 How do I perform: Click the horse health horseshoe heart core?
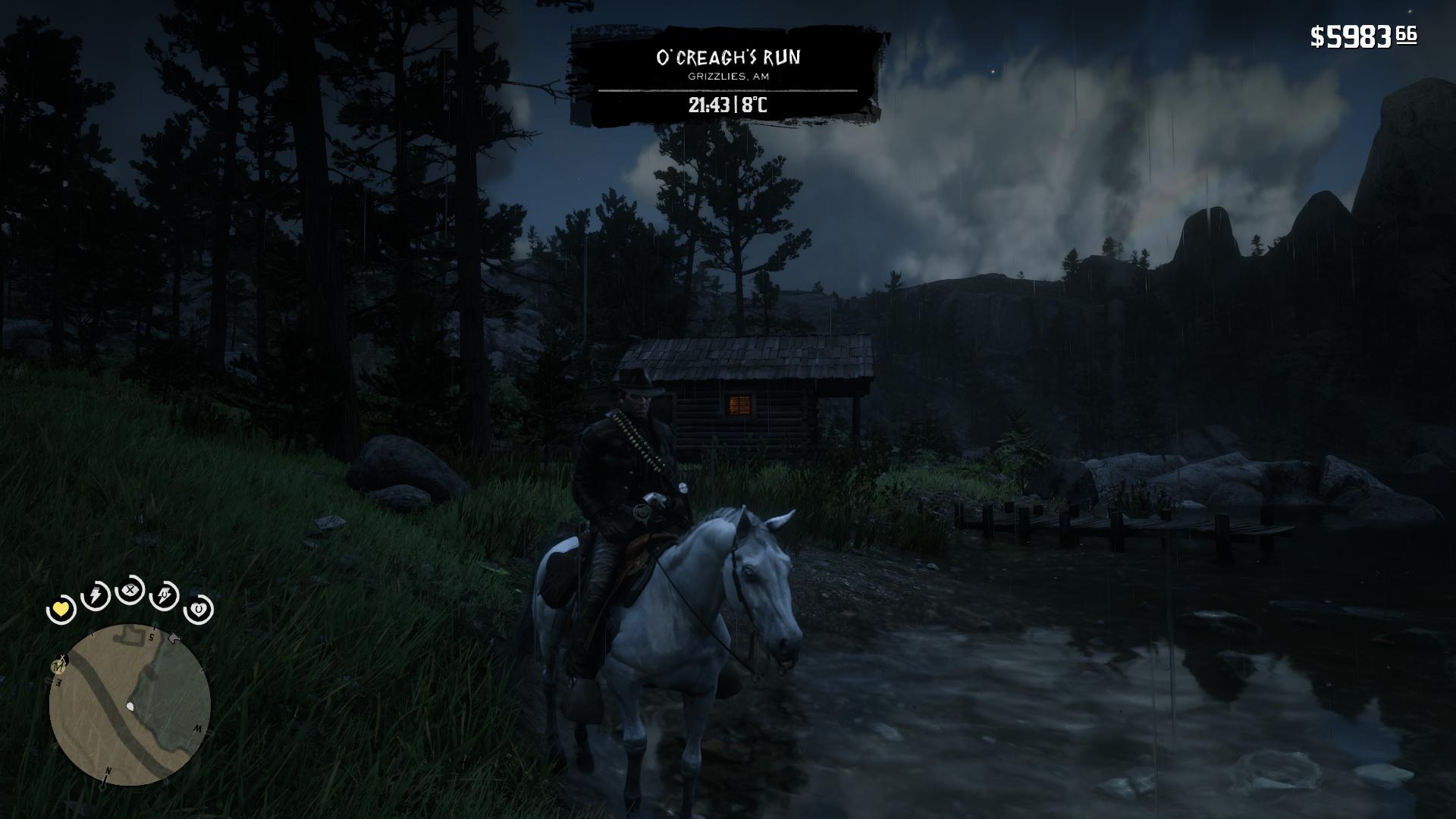pos(199,609)
